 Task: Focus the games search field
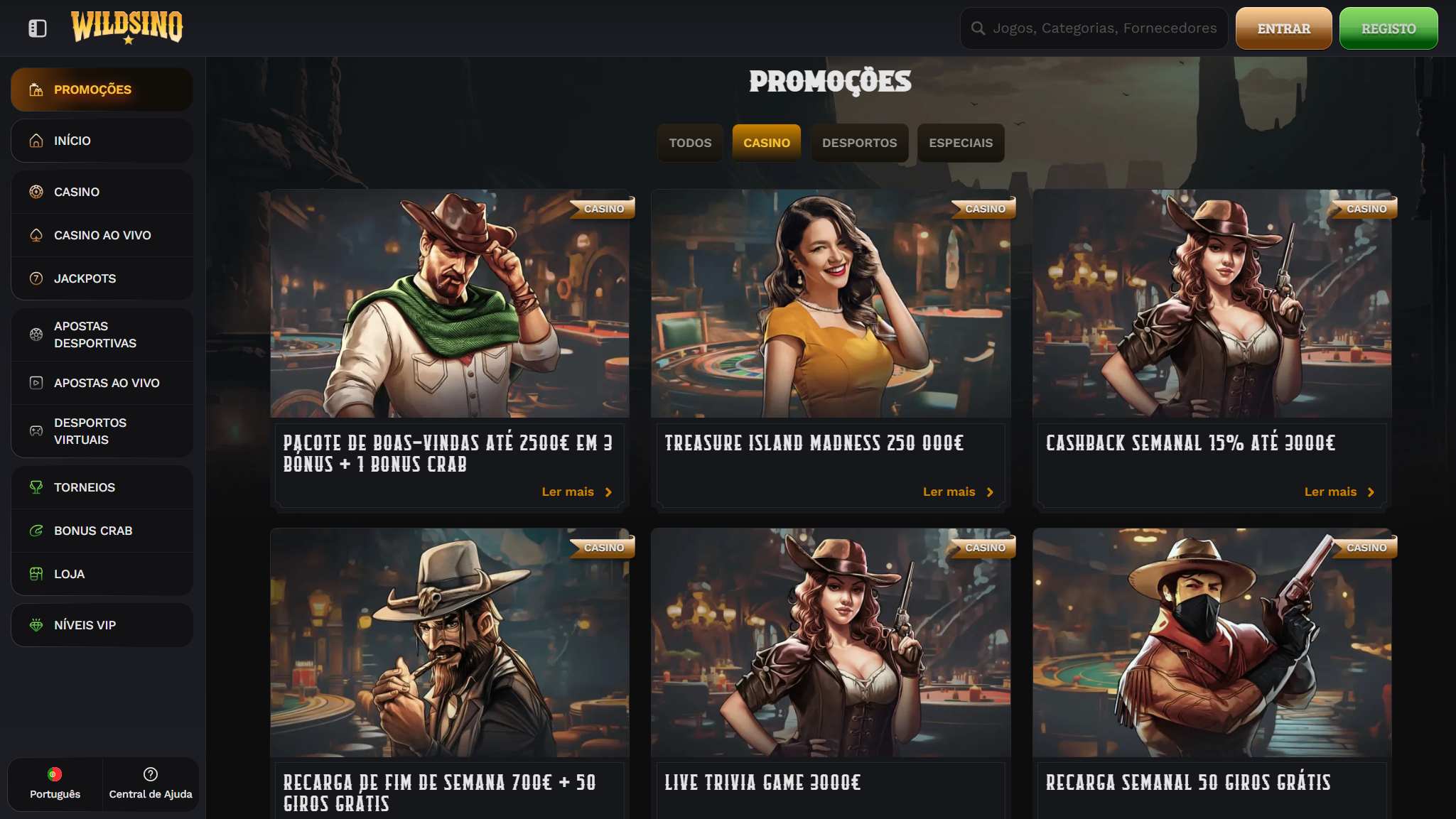1104,28
